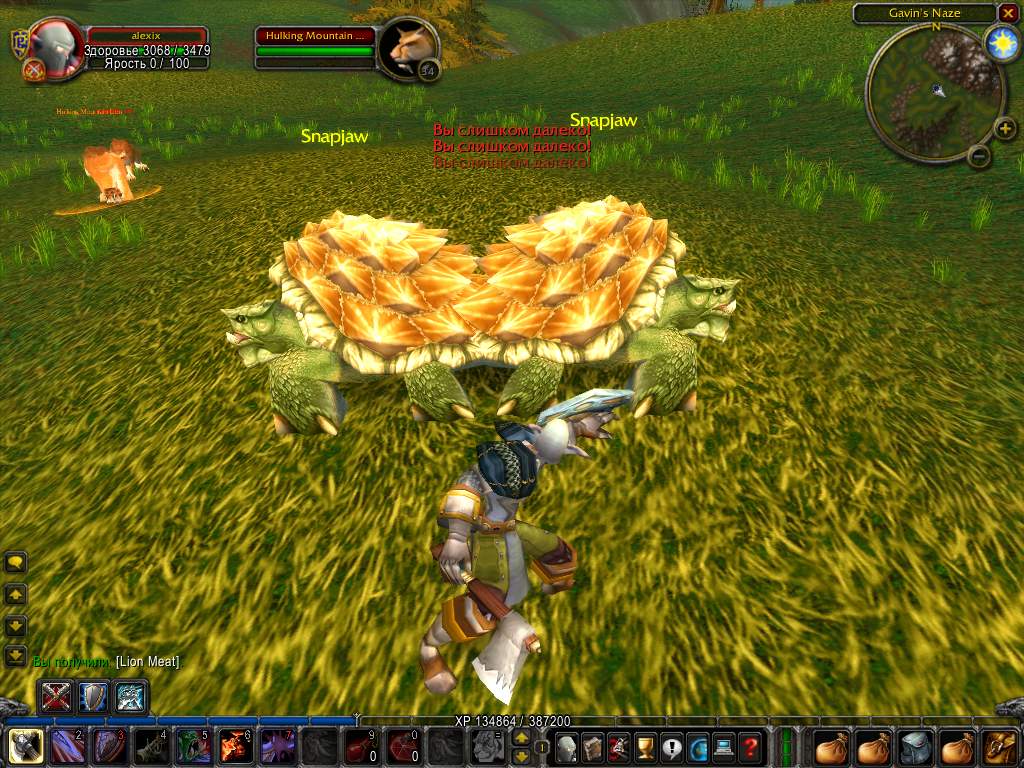
Task: Zoom in on the minimap
Action: (x=1006, y=128)
